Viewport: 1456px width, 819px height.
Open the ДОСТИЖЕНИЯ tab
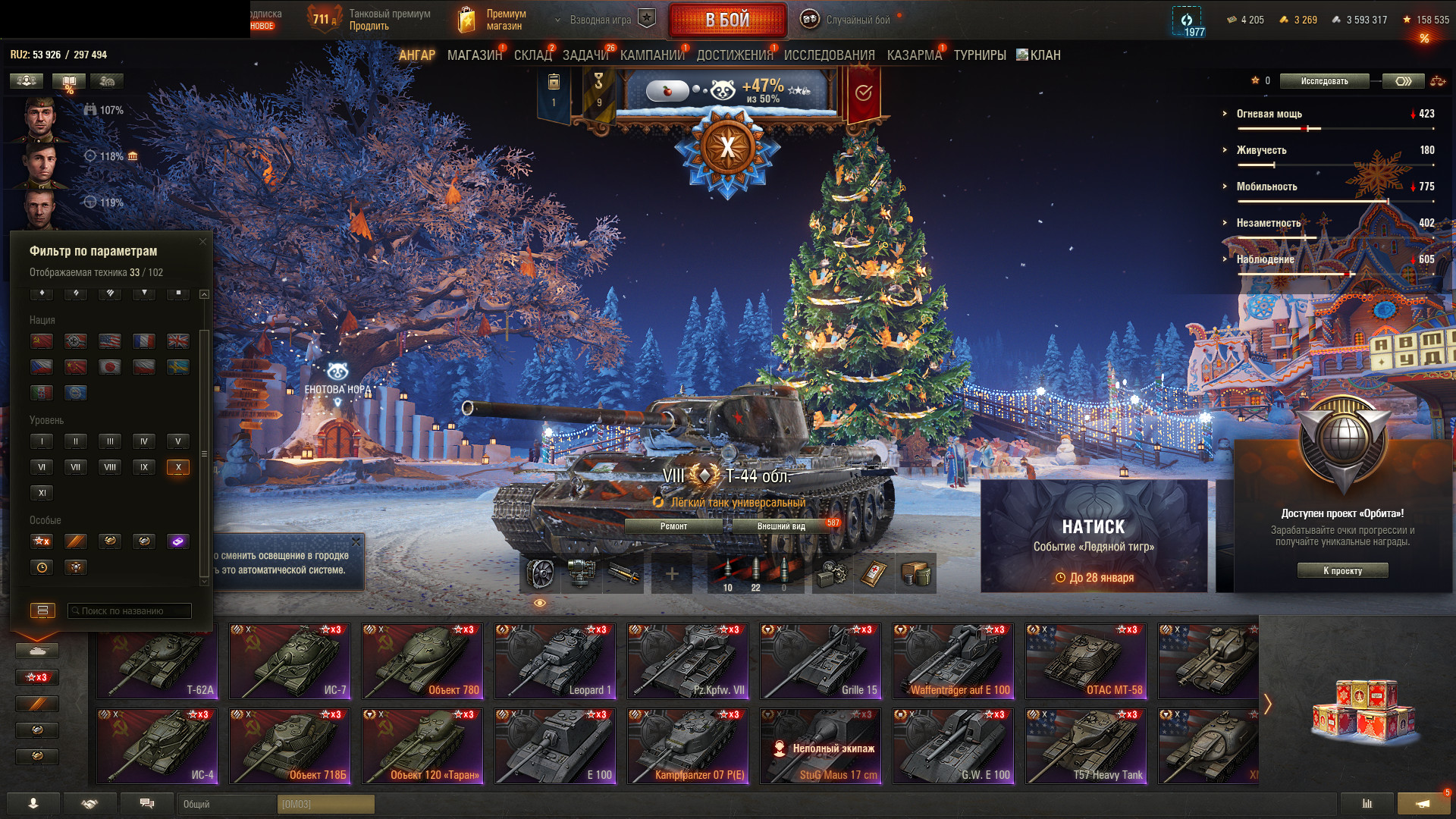tap(734, 55)
